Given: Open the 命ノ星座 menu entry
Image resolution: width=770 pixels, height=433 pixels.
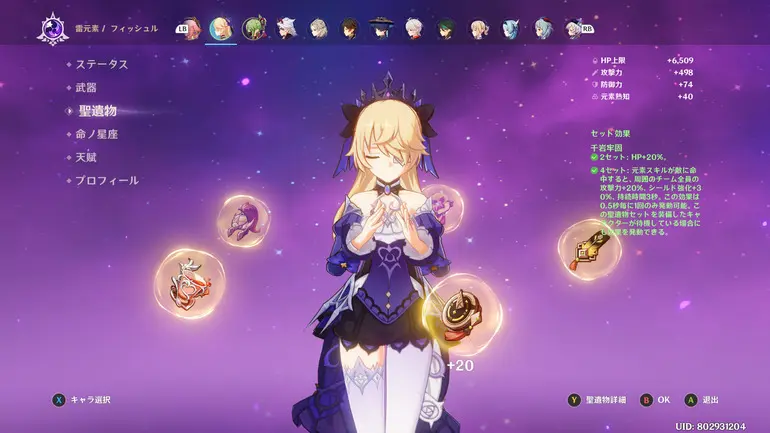Looking at the screenshot, I should pyautogui.click(x=98, y=134).
